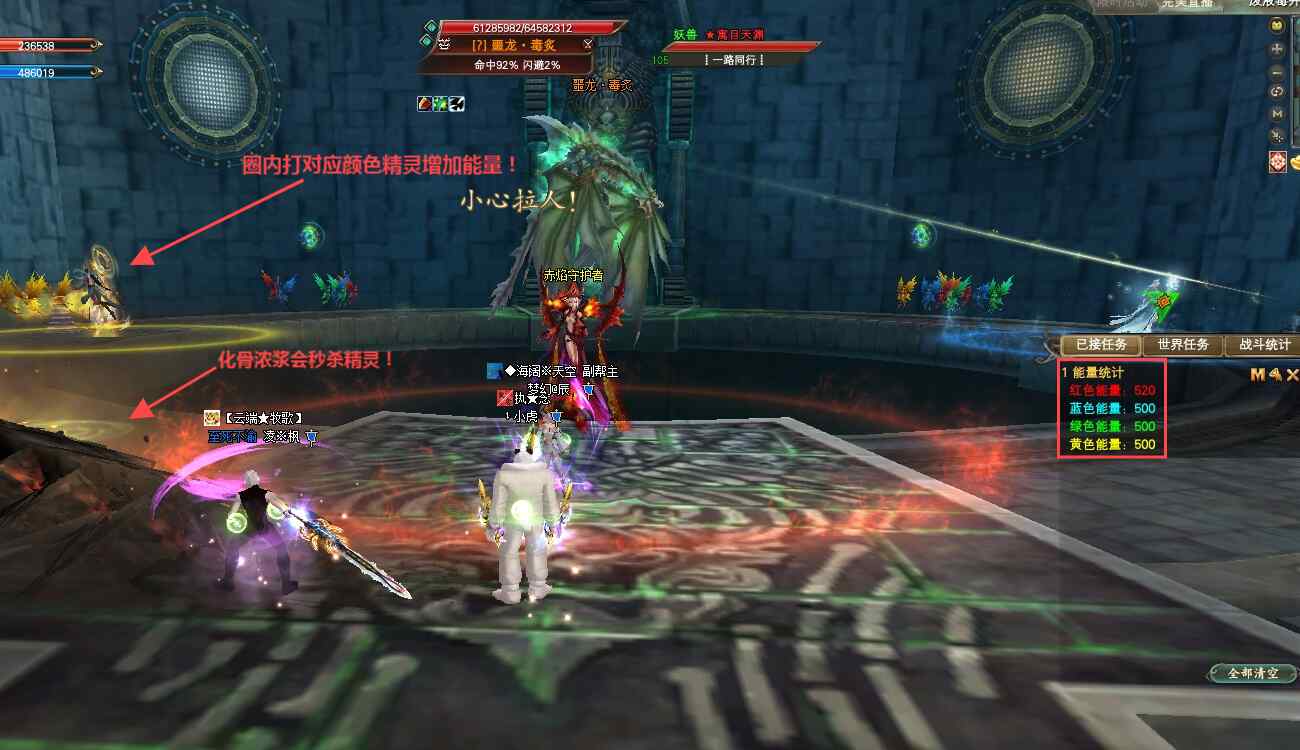Viewport: 1300px width, 750px height.
Task: Click the 能量统计 quest entry link
Action: pyautogui.click(x=1097, y=372)
